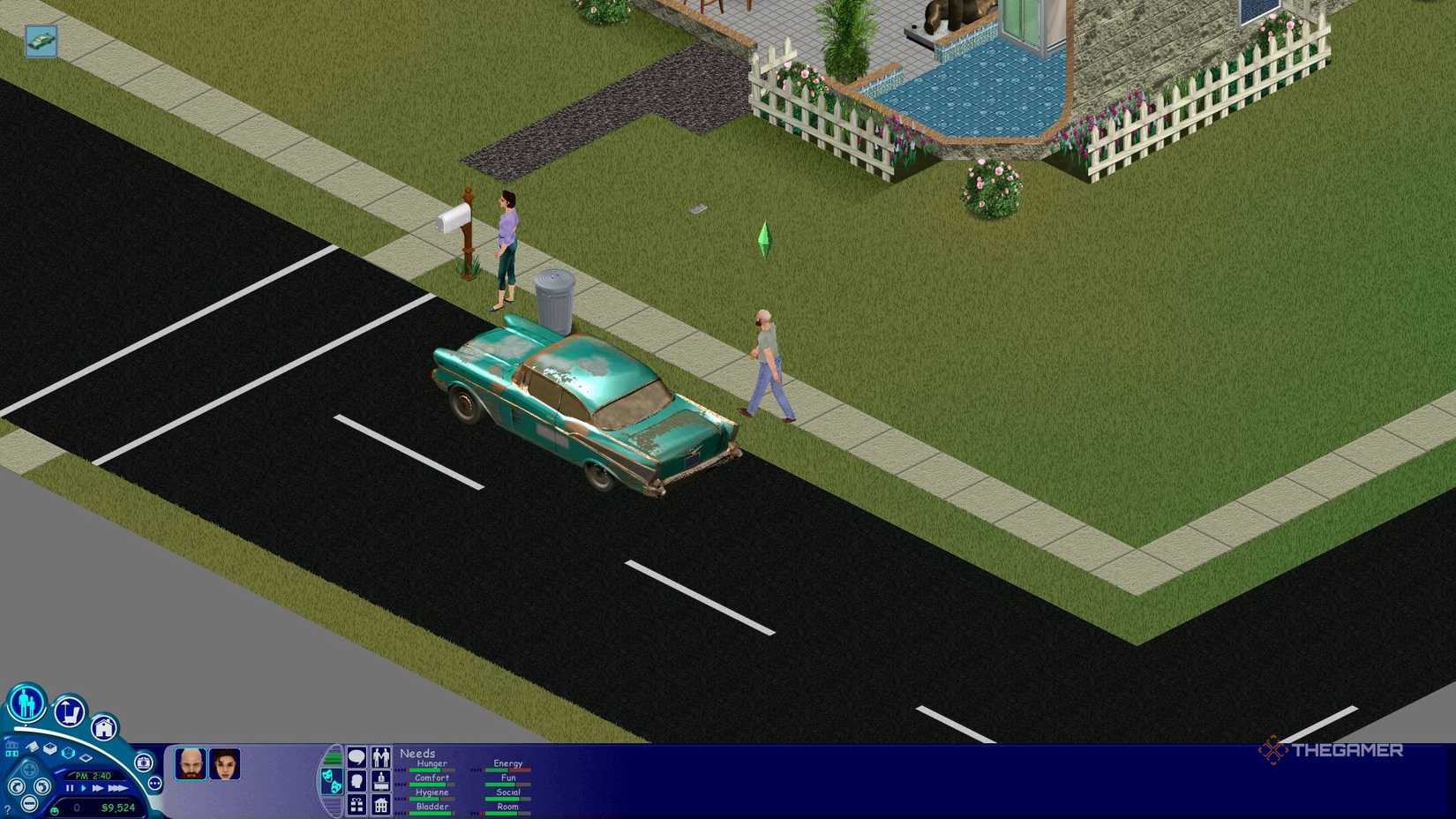
Task: View personality via the head silhouette icon
Action: 356,782
